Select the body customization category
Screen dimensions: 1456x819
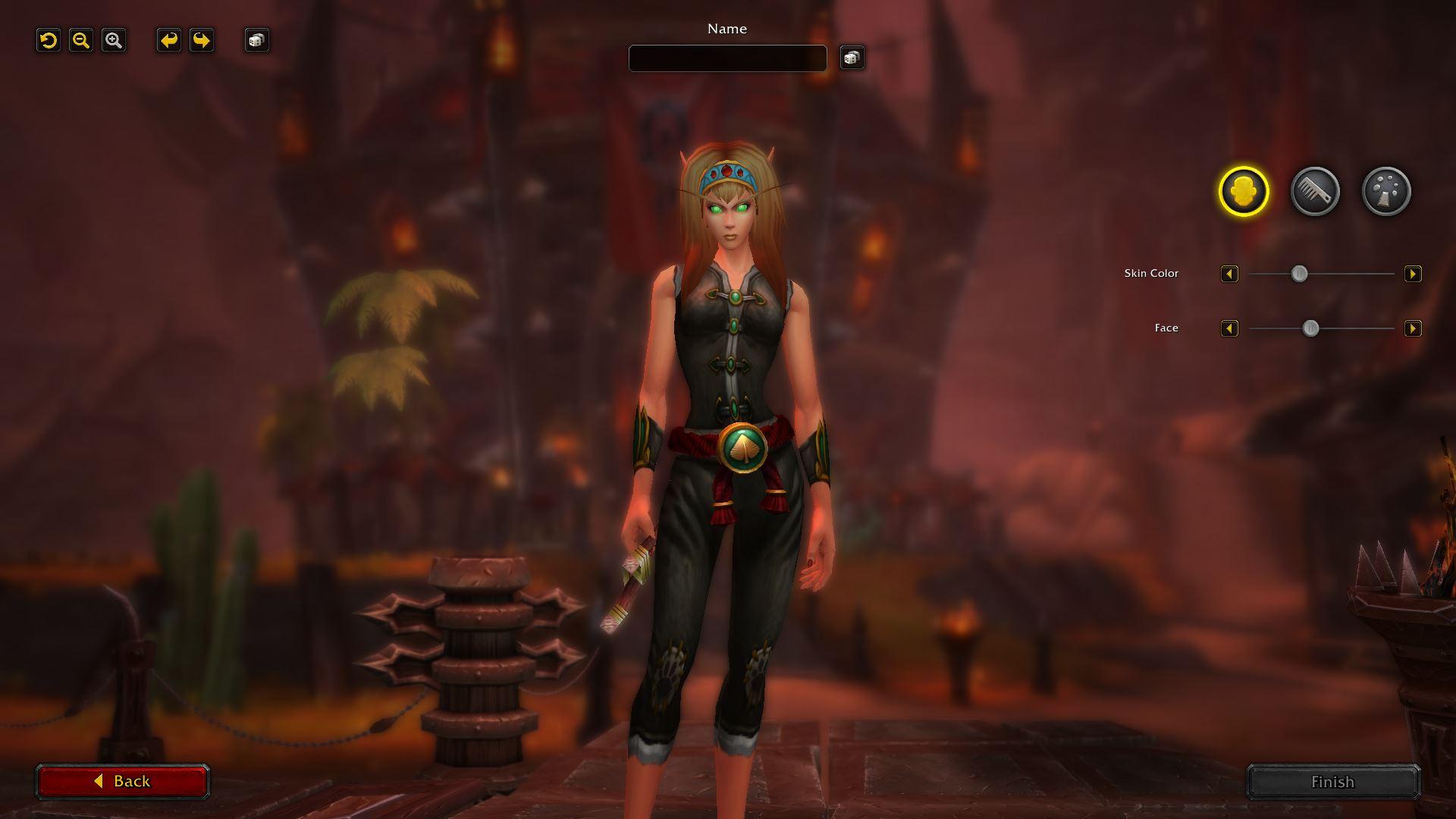(1244, 191)
